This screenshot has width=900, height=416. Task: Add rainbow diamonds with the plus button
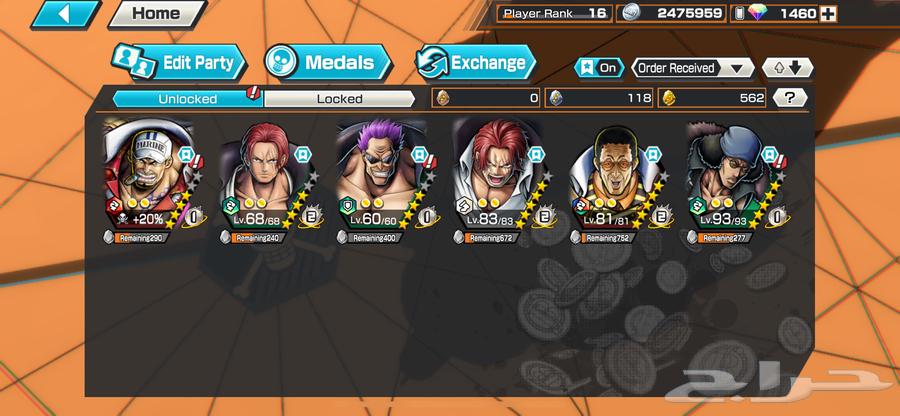[x=829, y=14]
